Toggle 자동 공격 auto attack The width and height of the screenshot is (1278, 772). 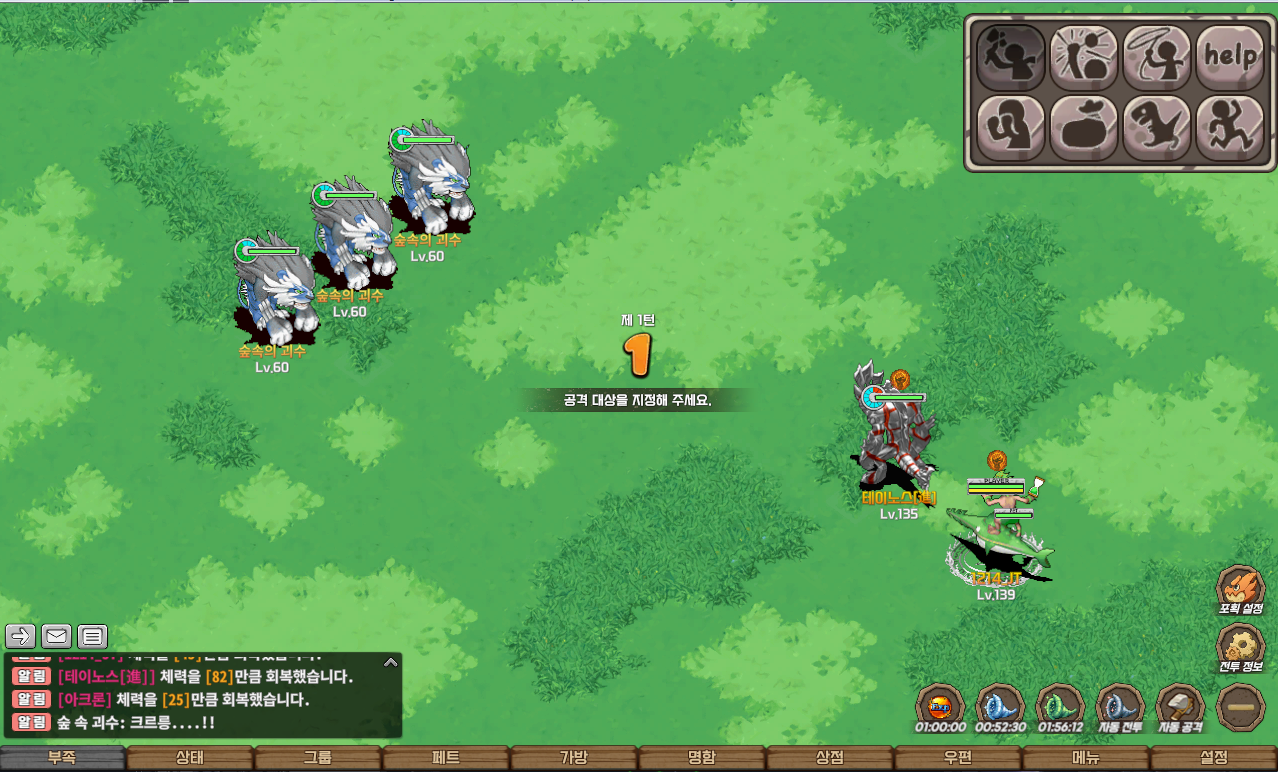point(1180,707)
